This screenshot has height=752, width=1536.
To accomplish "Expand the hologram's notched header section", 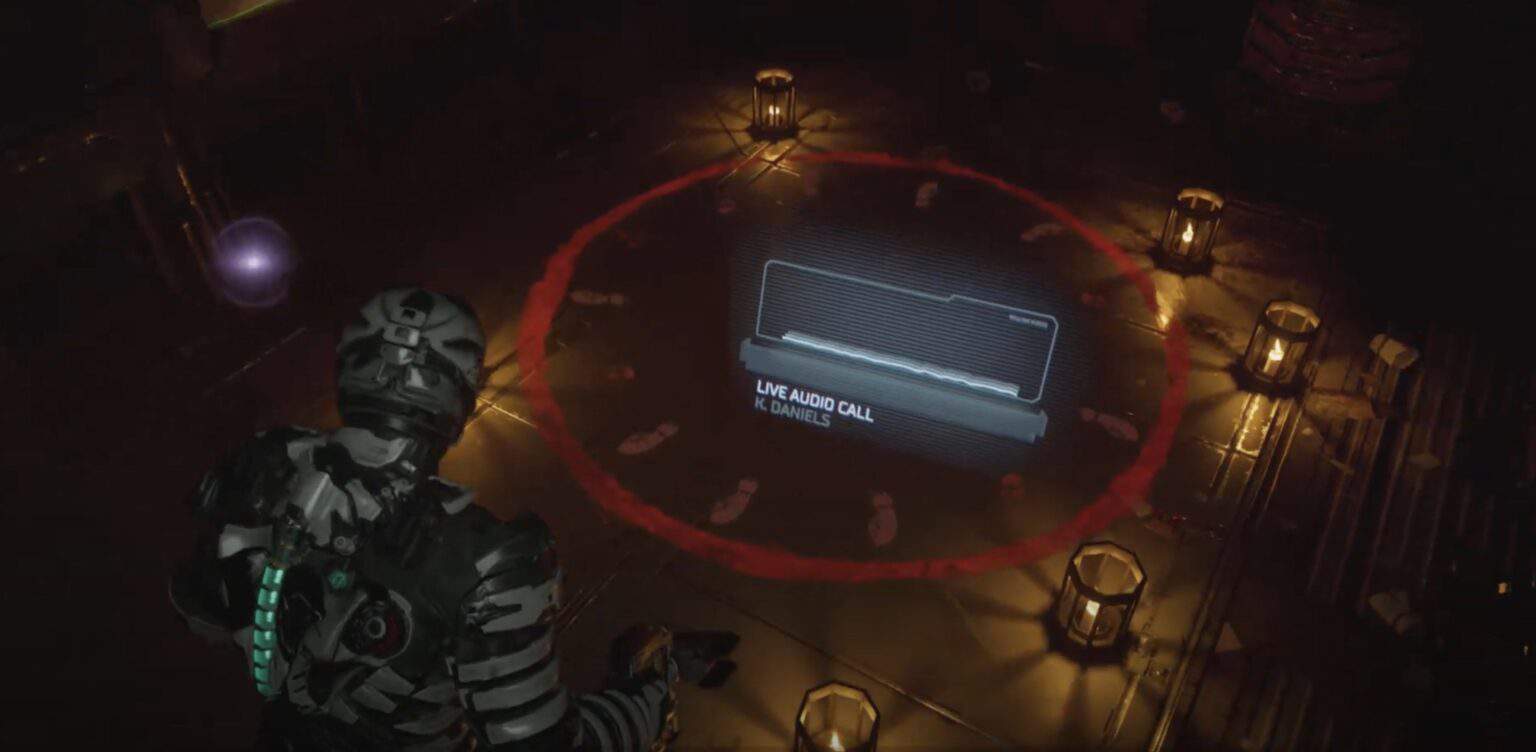I will pyautogui.click(x=950, y=298).
